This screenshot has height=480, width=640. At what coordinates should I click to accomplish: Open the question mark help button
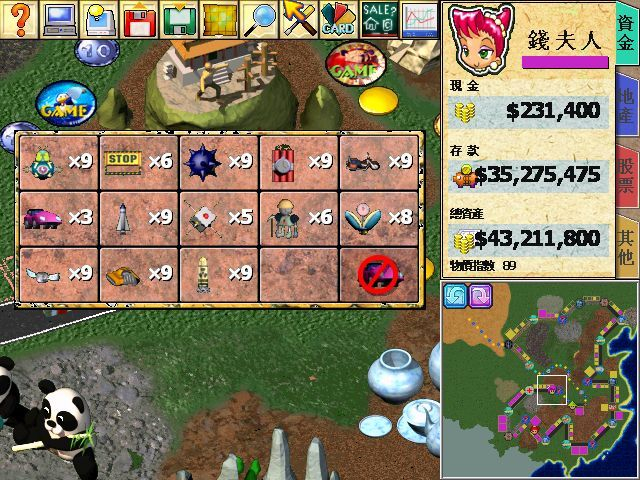pyautogui.click(x=20, y=19)
